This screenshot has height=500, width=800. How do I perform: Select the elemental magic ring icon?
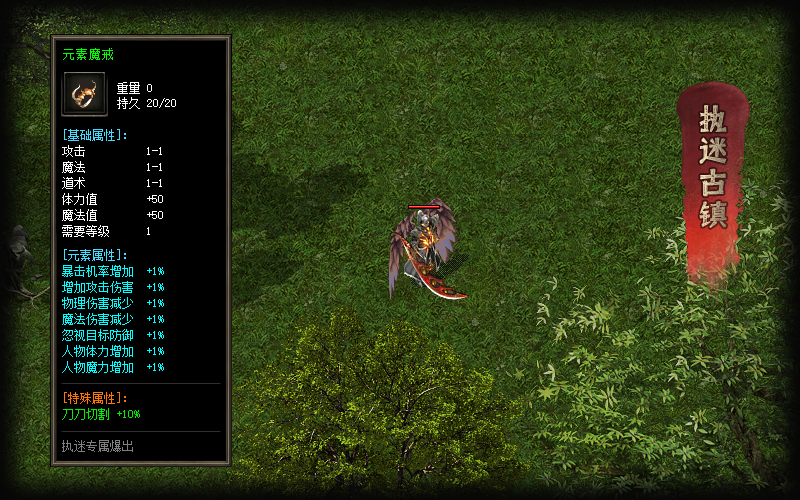(85, 94)
